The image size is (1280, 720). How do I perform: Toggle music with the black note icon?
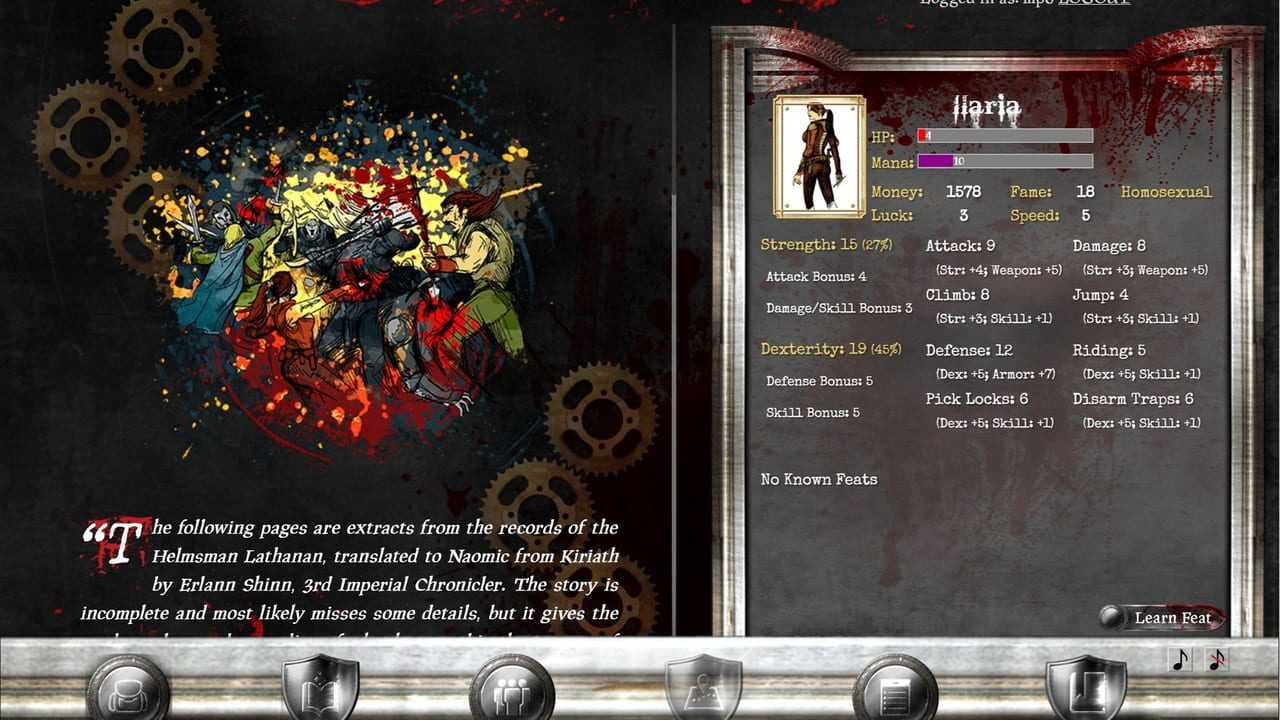[x=1181, y=660]
